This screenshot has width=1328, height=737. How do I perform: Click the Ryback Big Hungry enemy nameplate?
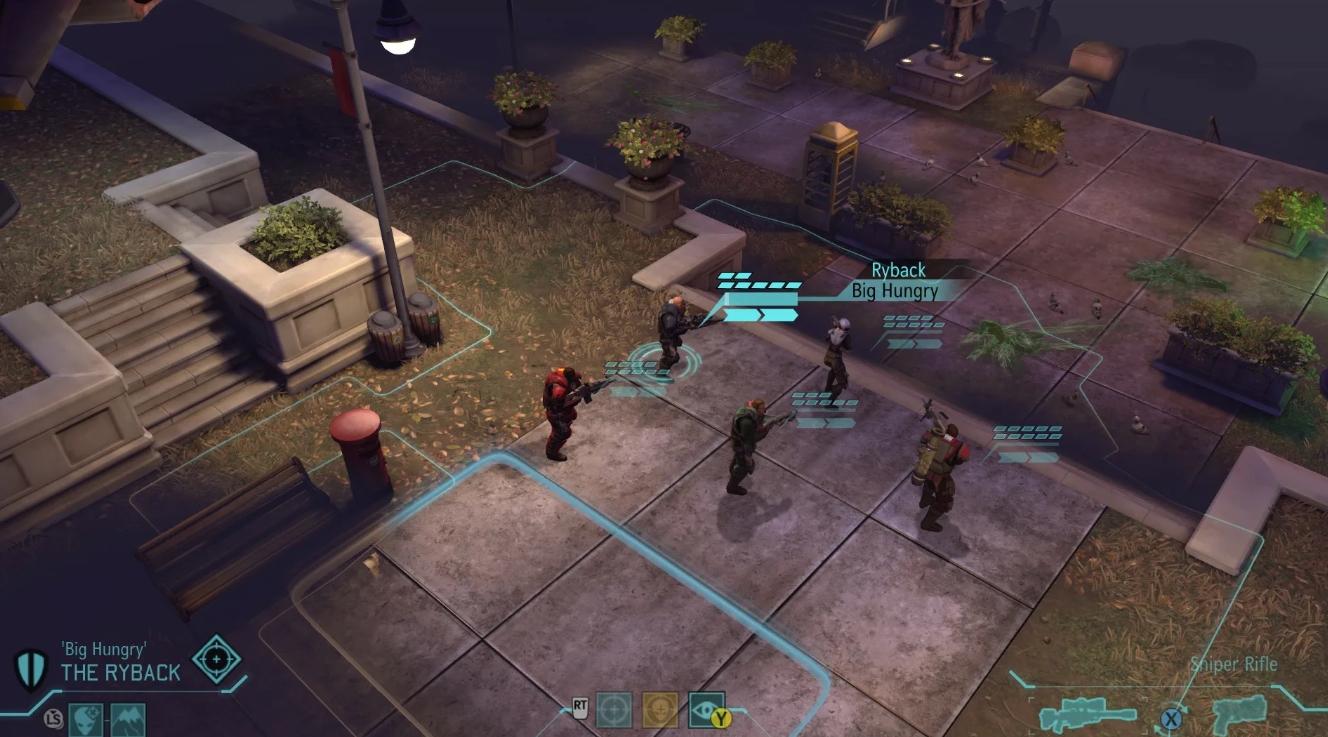[895, 281]
